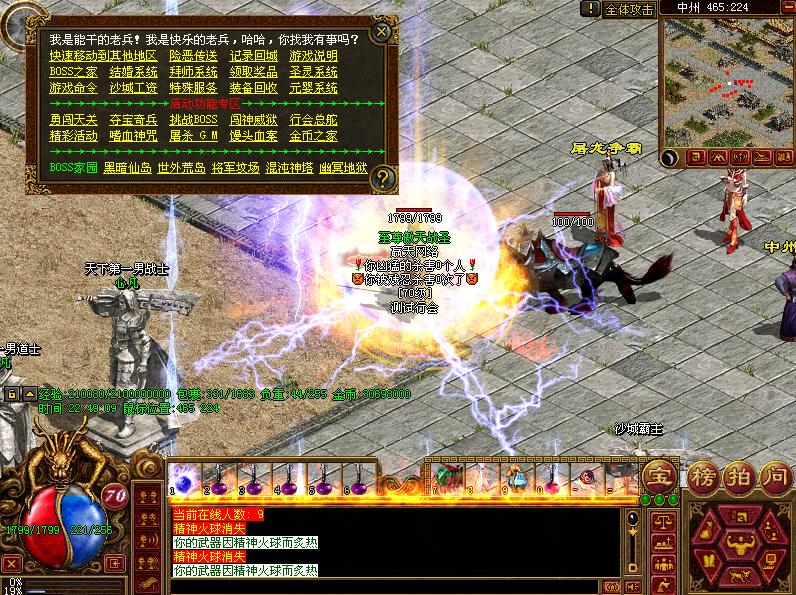The width and height of the screenshot is (796, 595).
Task: Click the question mark help button
Action: tap(384, 179)
